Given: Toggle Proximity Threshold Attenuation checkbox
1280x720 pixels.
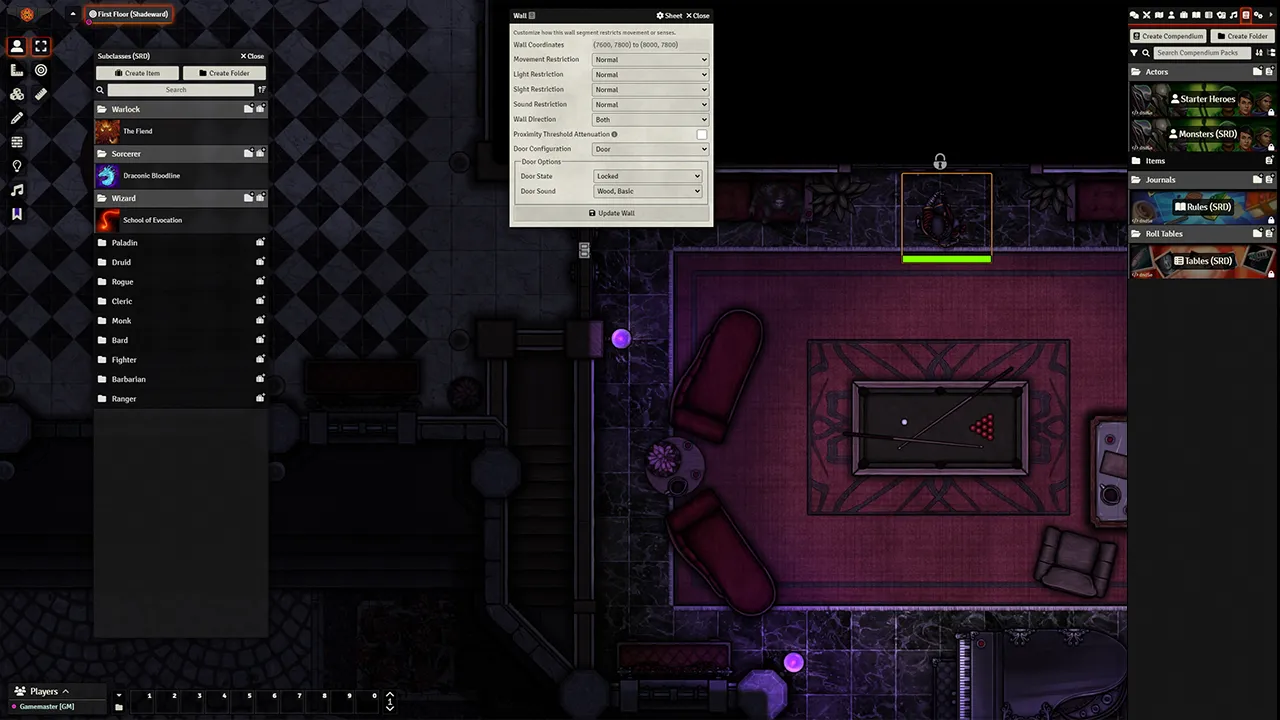Looking at the screenshot, I should pos(701,134).
